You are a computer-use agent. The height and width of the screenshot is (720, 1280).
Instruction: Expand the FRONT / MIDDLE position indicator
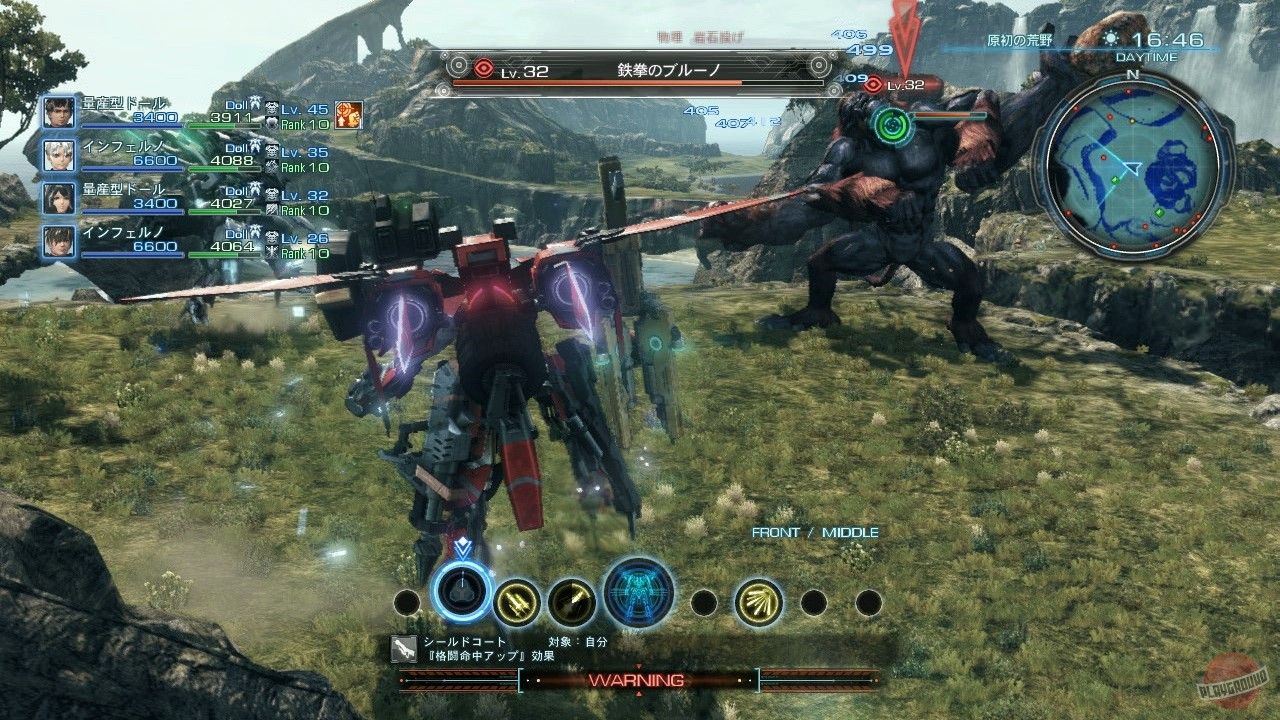pos(814,531)
